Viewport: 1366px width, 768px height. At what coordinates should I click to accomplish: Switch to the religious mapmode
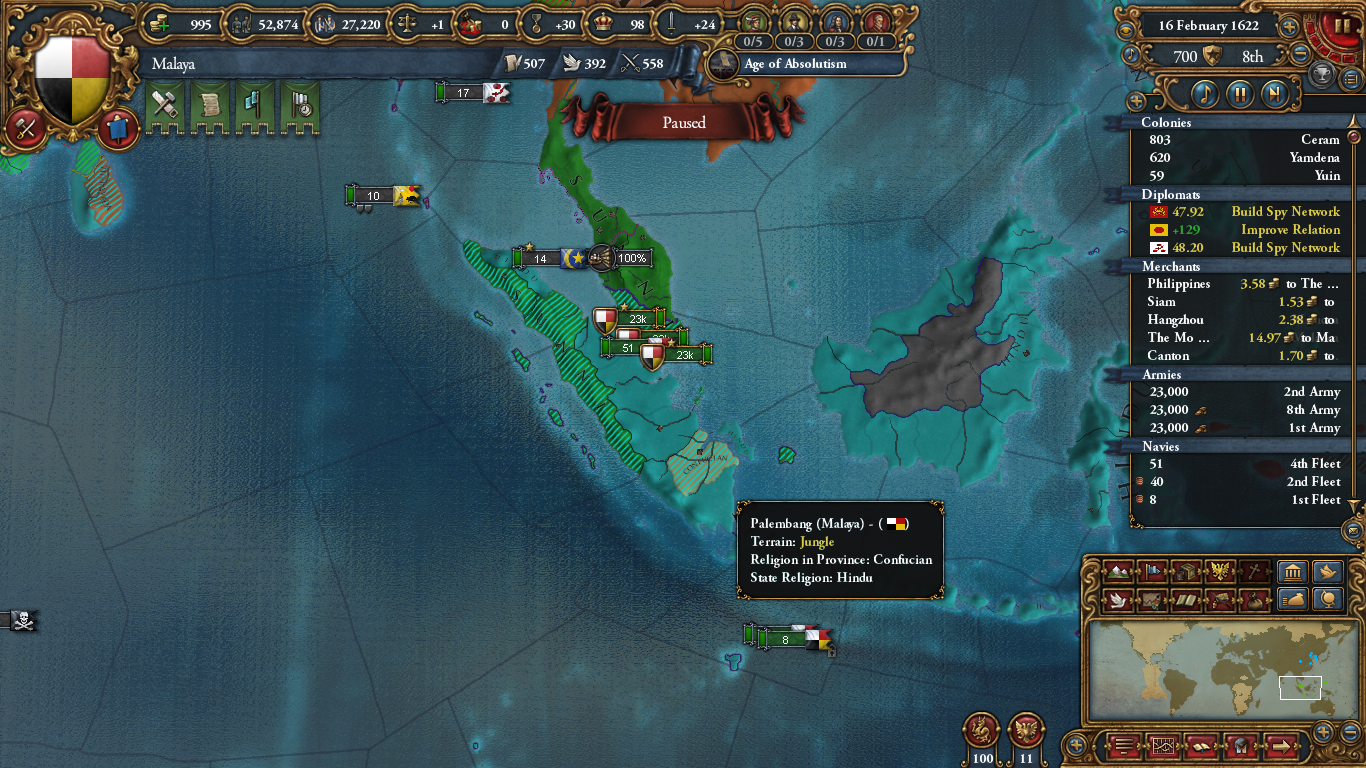coord(1252,572)
